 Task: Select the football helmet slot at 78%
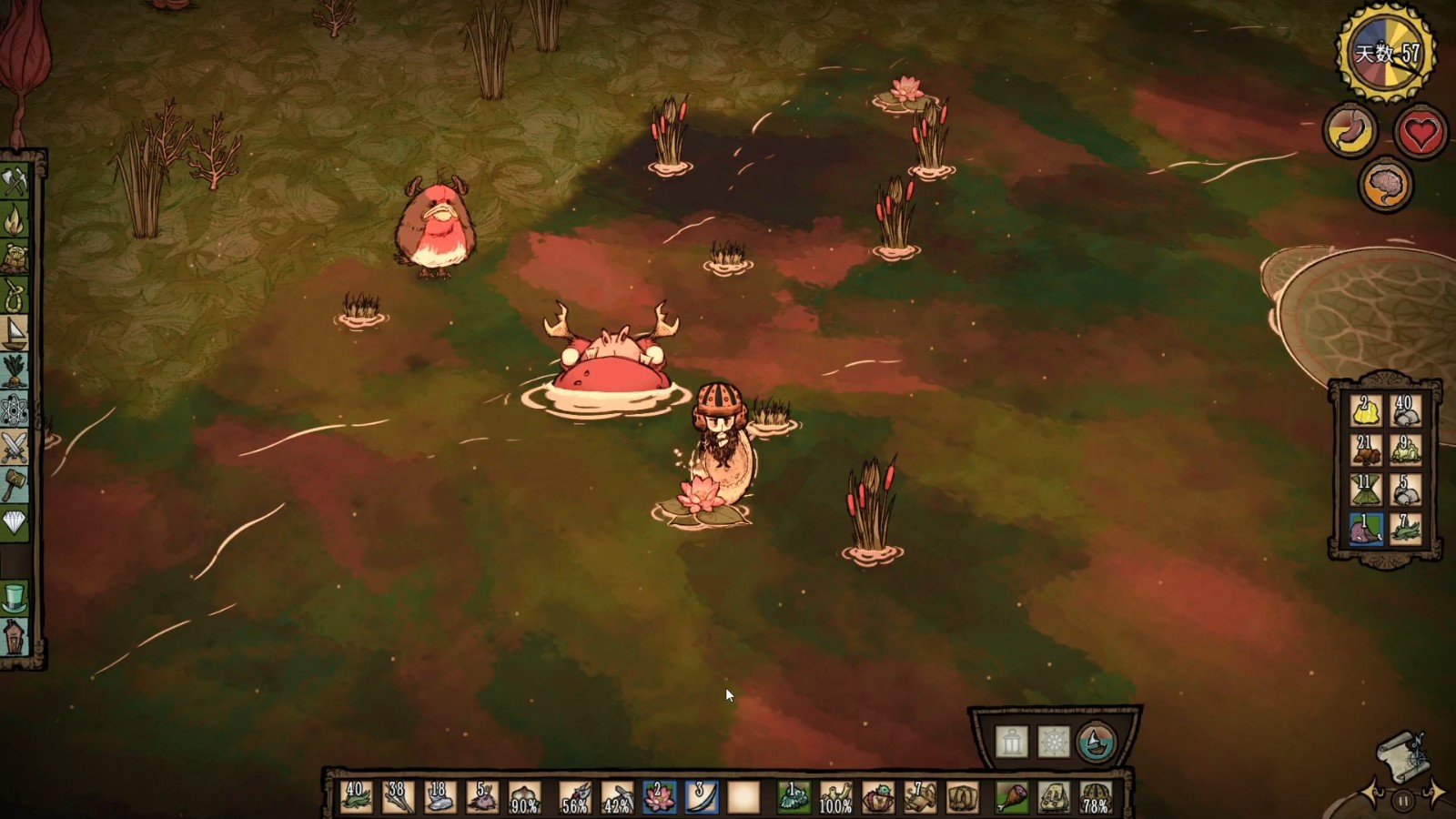1097,797
